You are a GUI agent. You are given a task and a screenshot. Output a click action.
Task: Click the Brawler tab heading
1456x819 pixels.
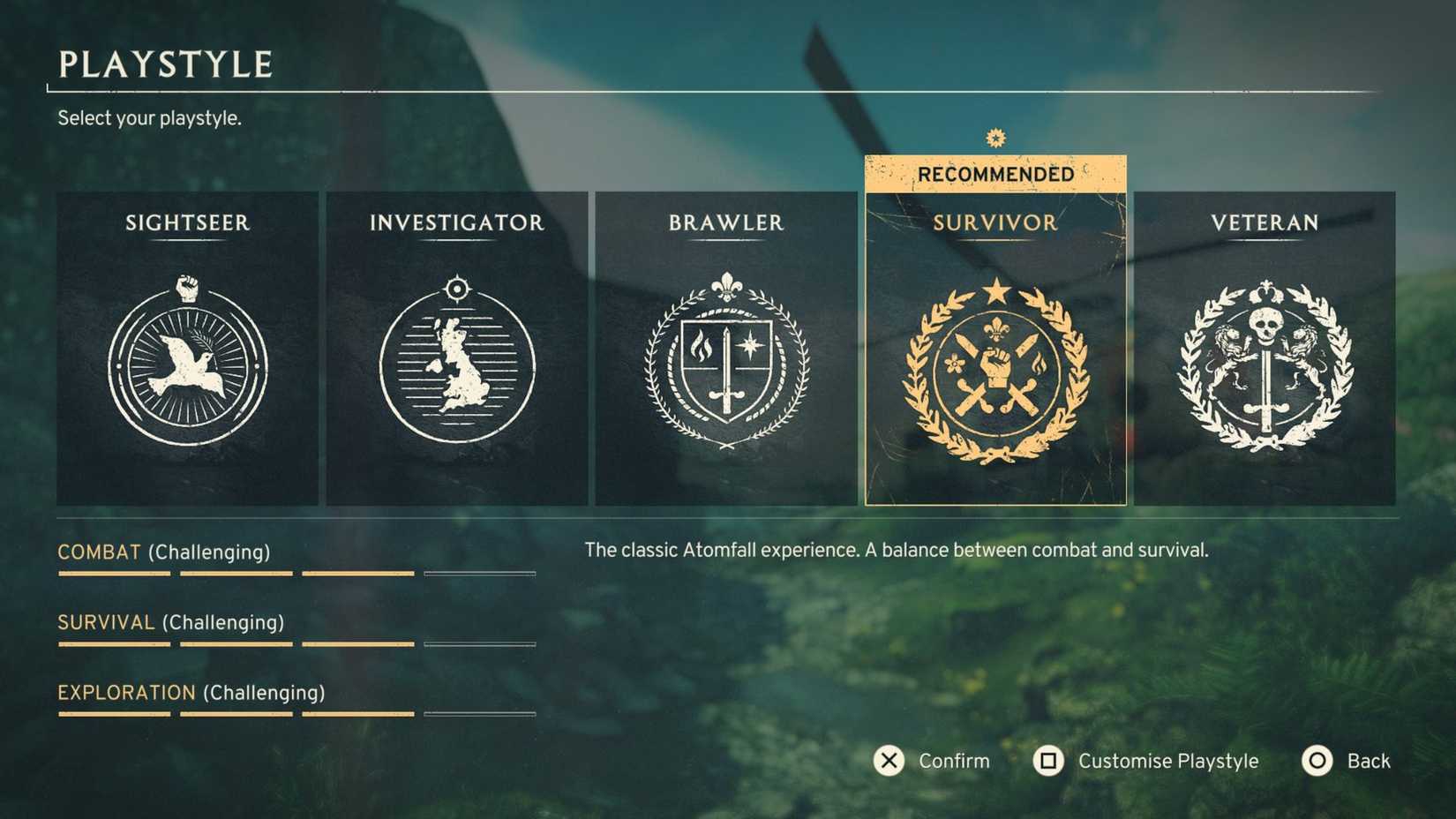[724, 223]
